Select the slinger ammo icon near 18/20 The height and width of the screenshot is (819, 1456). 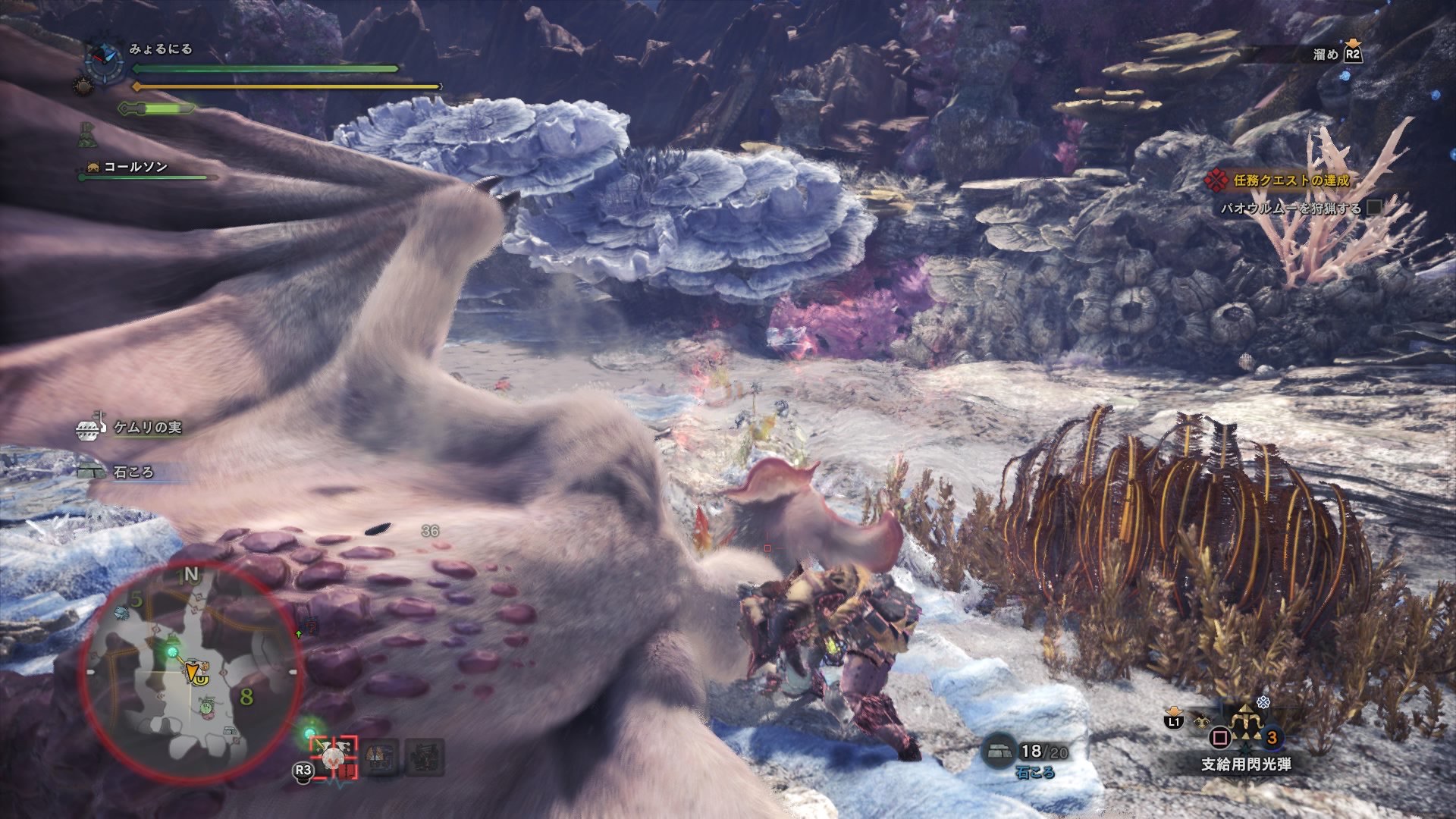[999, 748]
